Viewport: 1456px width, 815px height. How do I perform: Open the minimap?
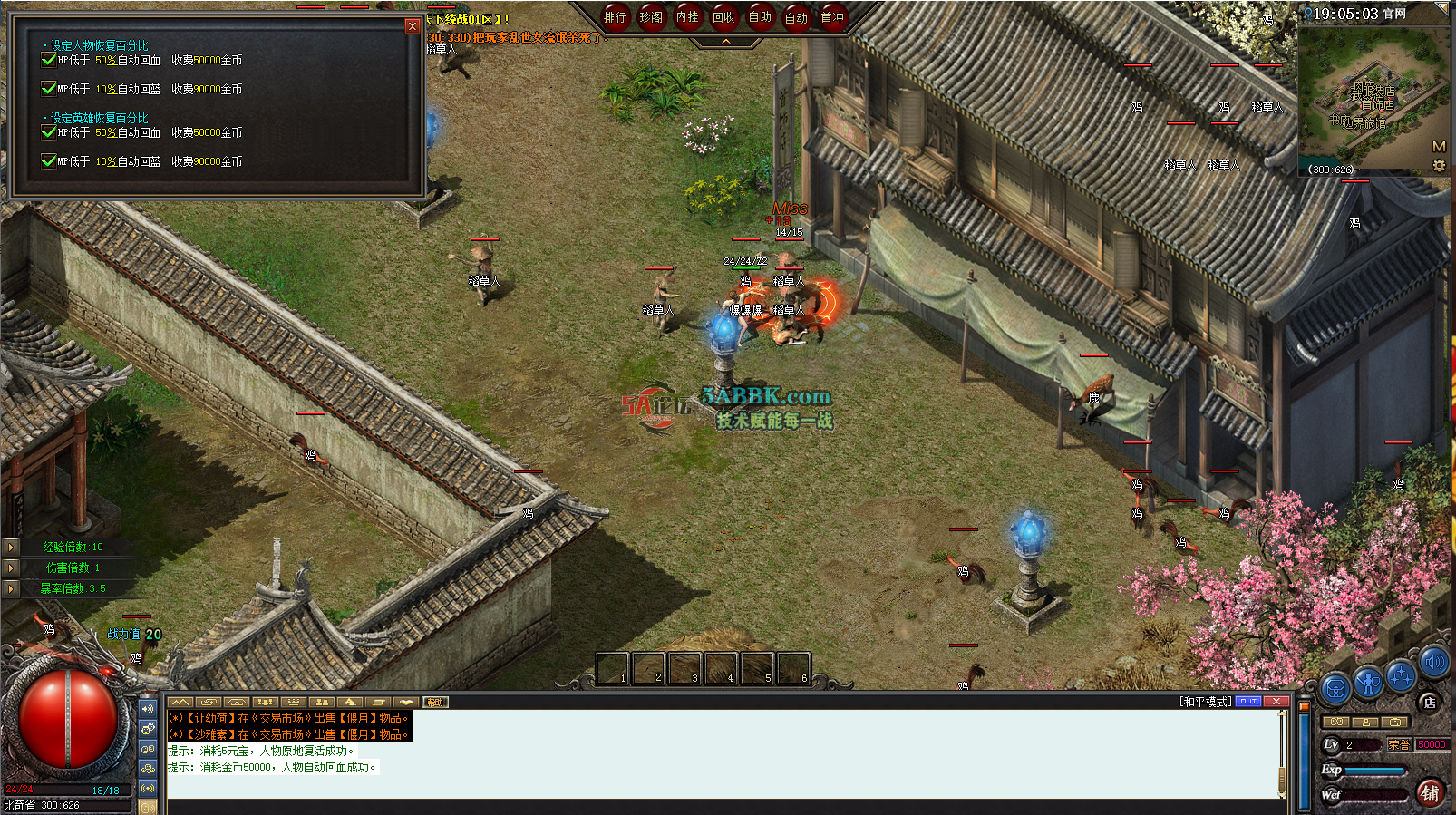[1438, 146]
